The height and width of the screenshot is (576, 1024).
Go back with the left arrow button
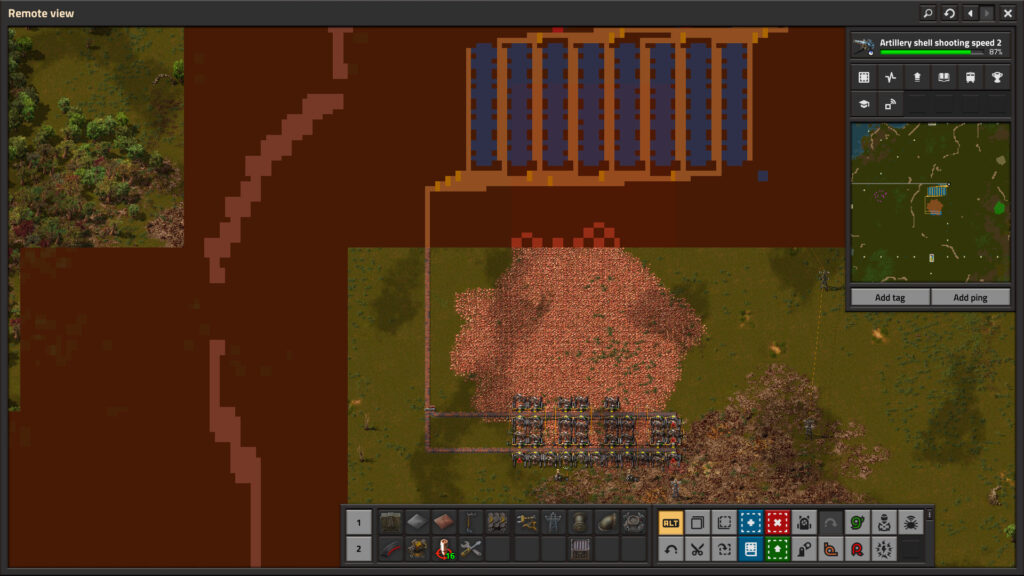[x=970, y=13]
